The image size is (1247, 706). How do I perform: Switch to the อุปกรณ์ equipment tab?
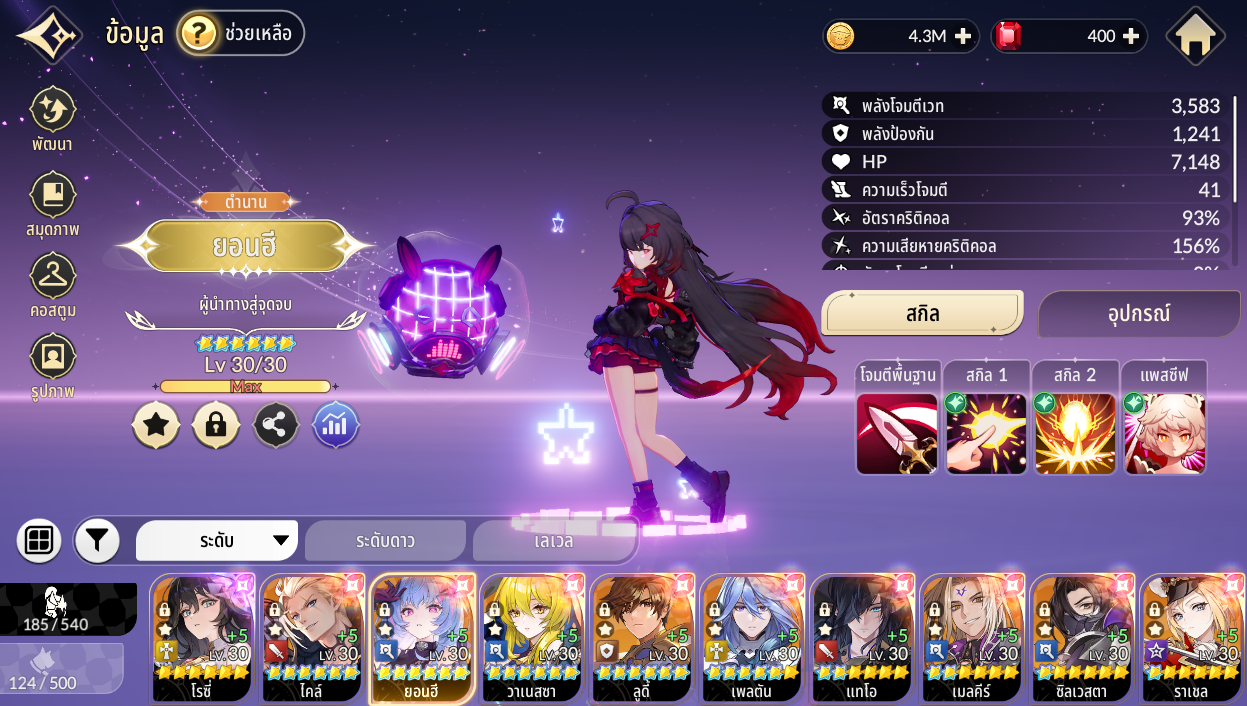tap(1138, 314)
